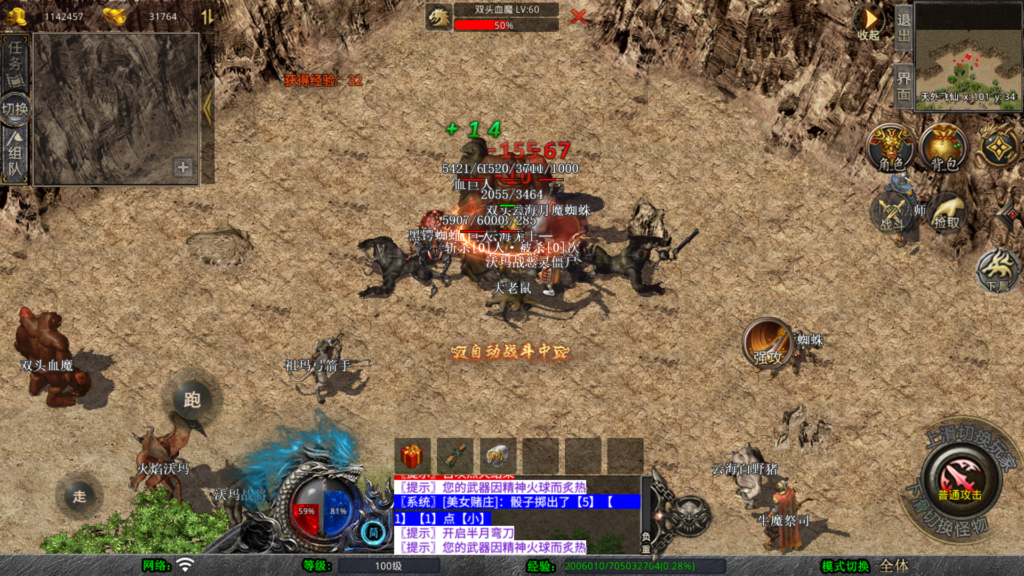Screen dimensions: 1024x576
Task: Tap the 切换 switch button
Action: coord(15,108)
